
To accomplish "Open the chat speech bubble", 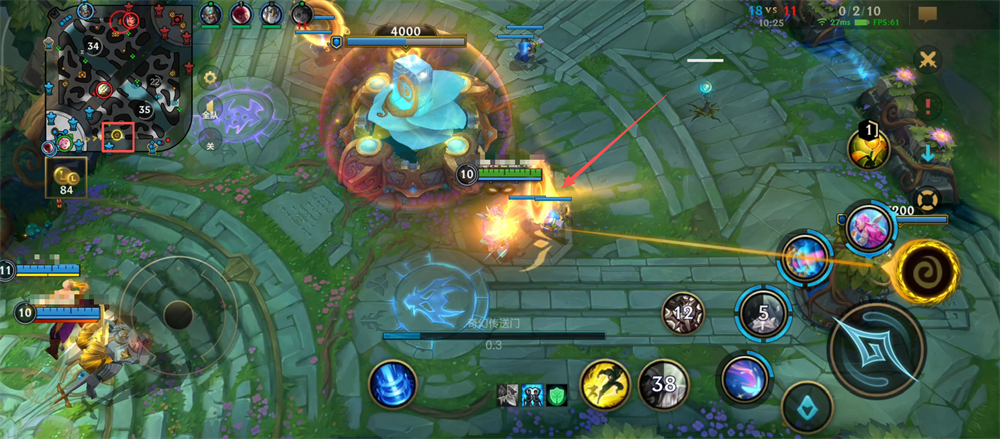I will [927, 14].
